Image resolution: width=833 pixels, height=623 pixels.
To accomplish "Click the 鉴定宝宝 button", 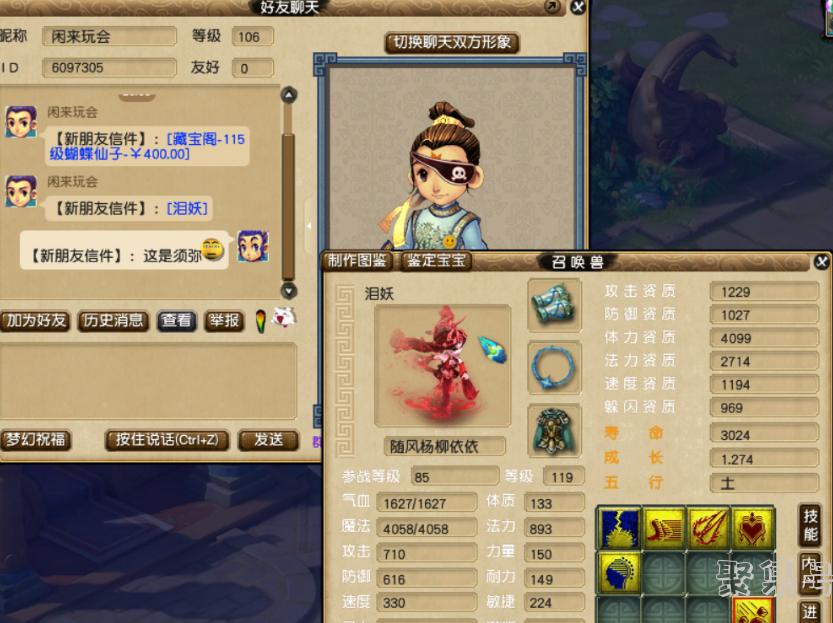I will (x=437, y=261).
